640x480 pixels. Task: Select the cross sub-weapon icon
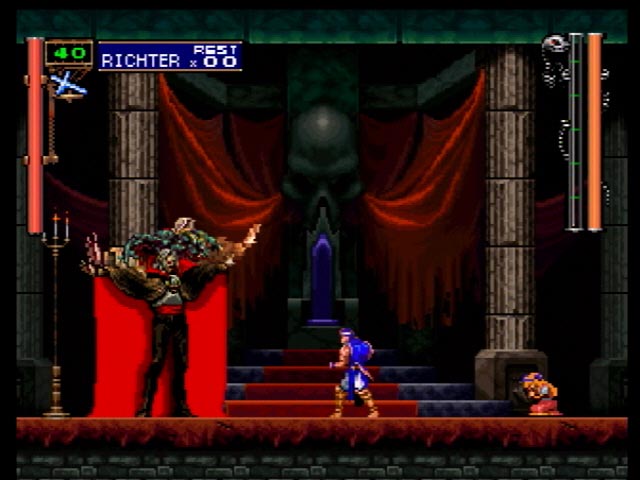(68, 85)
